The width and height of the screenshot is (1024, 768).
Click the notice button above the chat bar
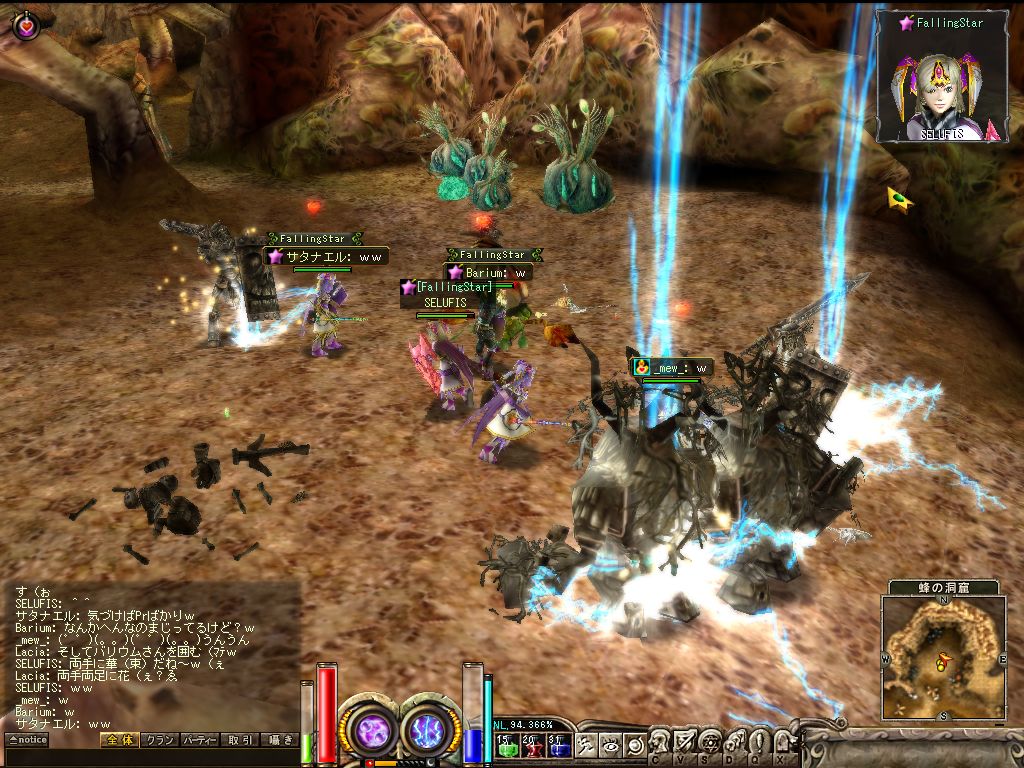(27, 740)
